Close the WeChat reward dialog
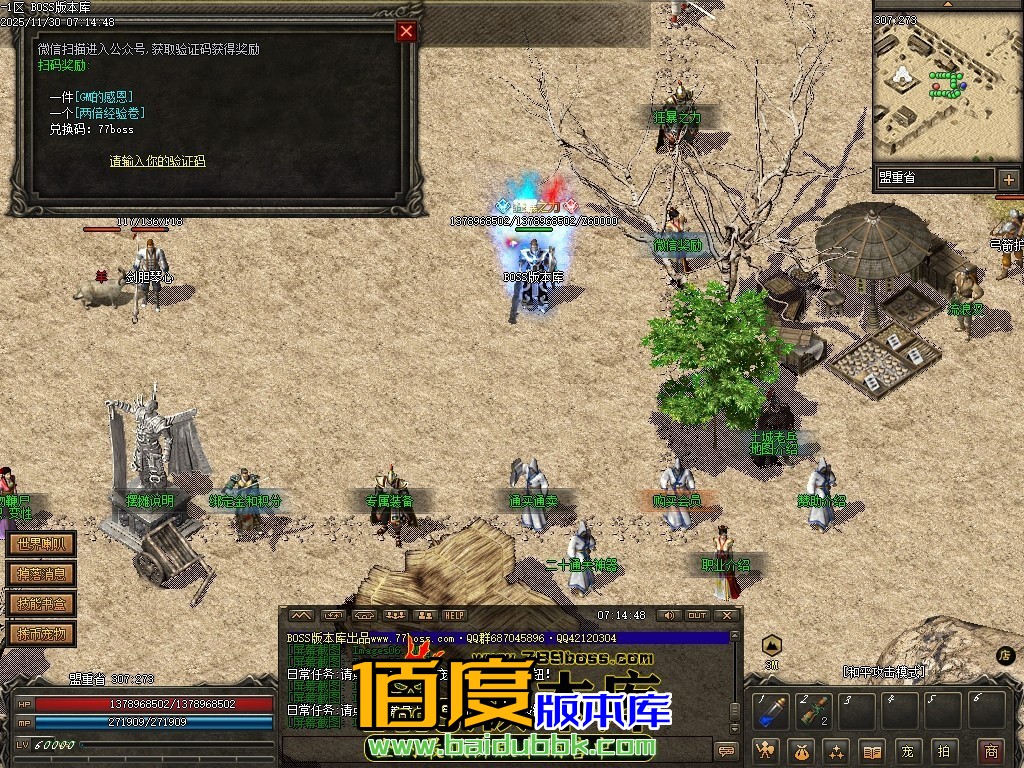 point(406,31)
